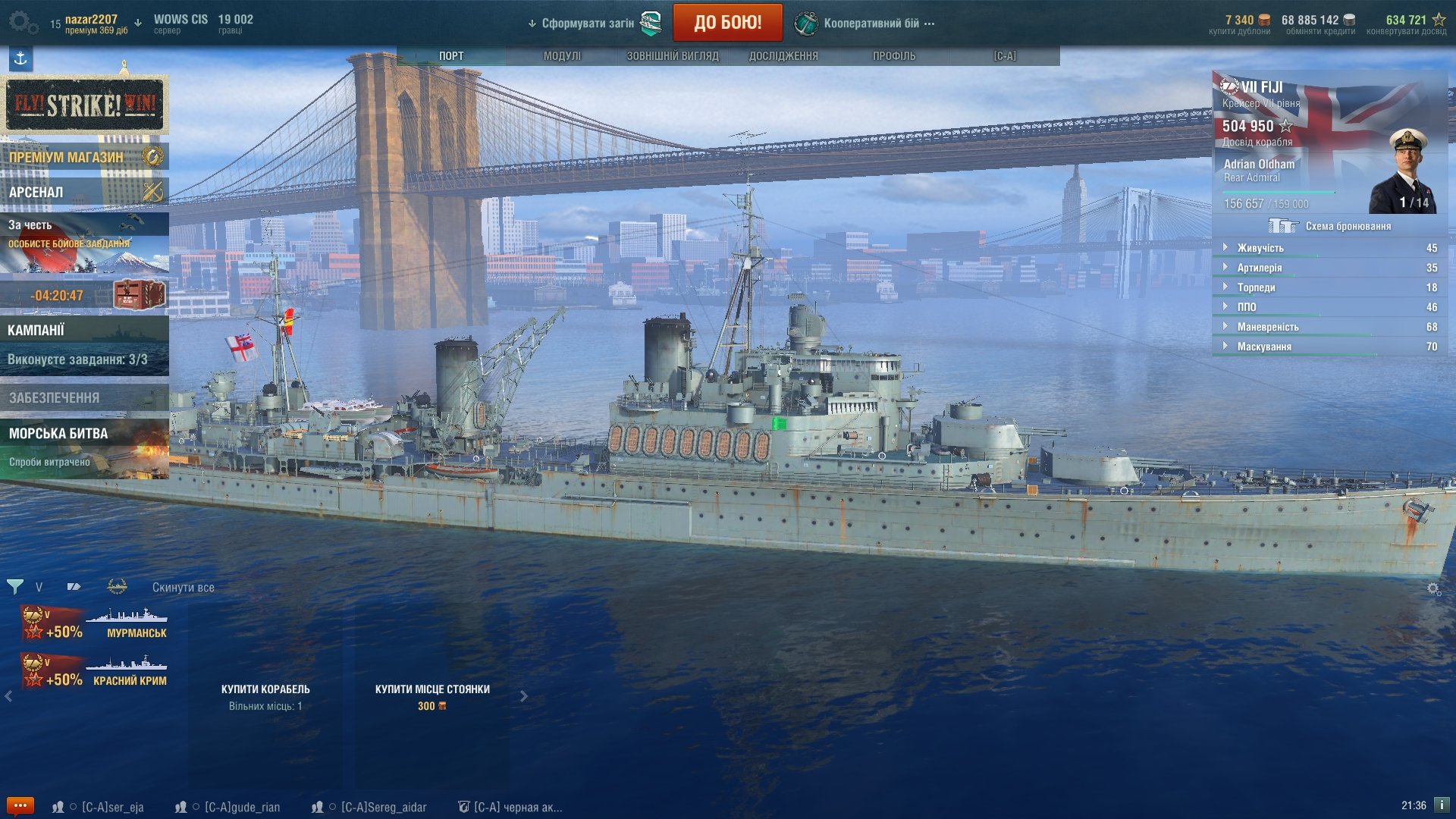The image size is (1456, 819).
Task: Switch to the ЗОВНІШНІЙ ВИГЛЯД tab
Action: (672, 56)
